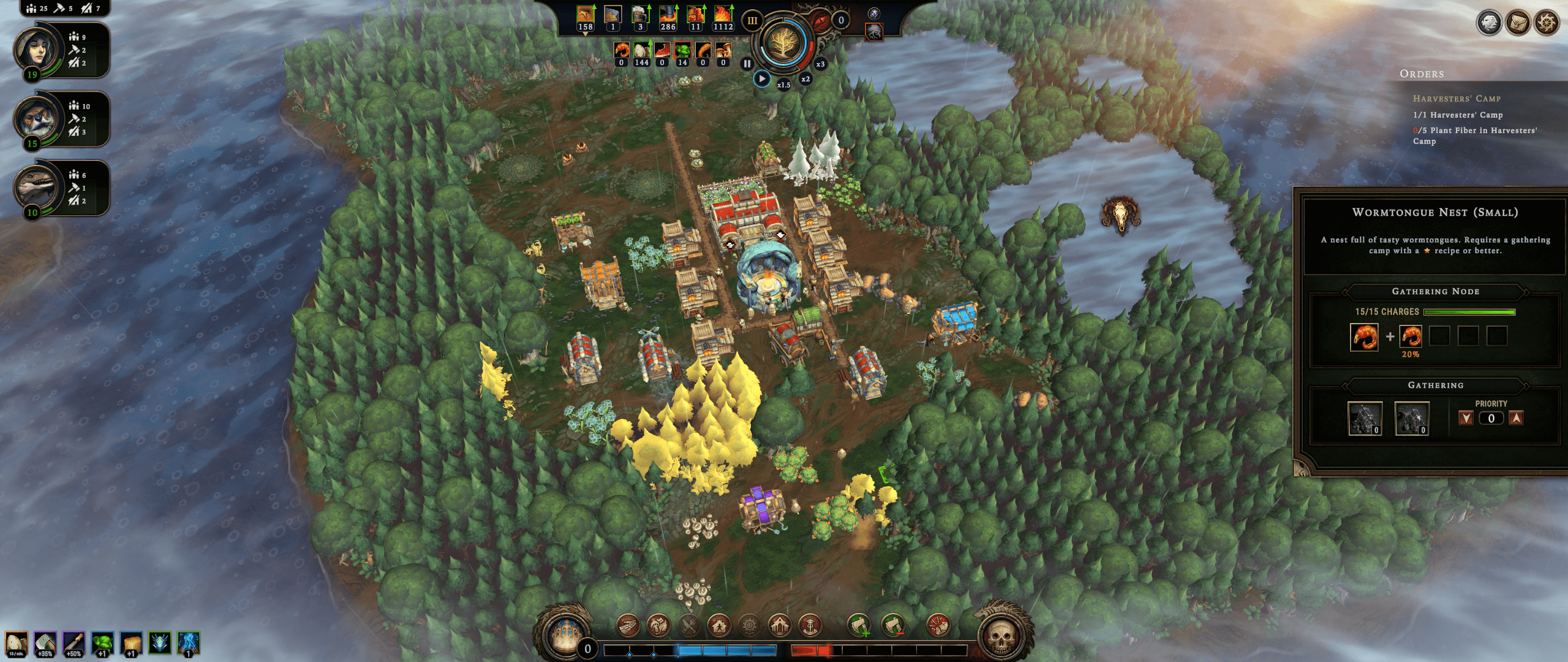Select the human villagers portrait
Image resolution: width=1568 pixels, height=662 pixels.
click(x=38, y=50)
